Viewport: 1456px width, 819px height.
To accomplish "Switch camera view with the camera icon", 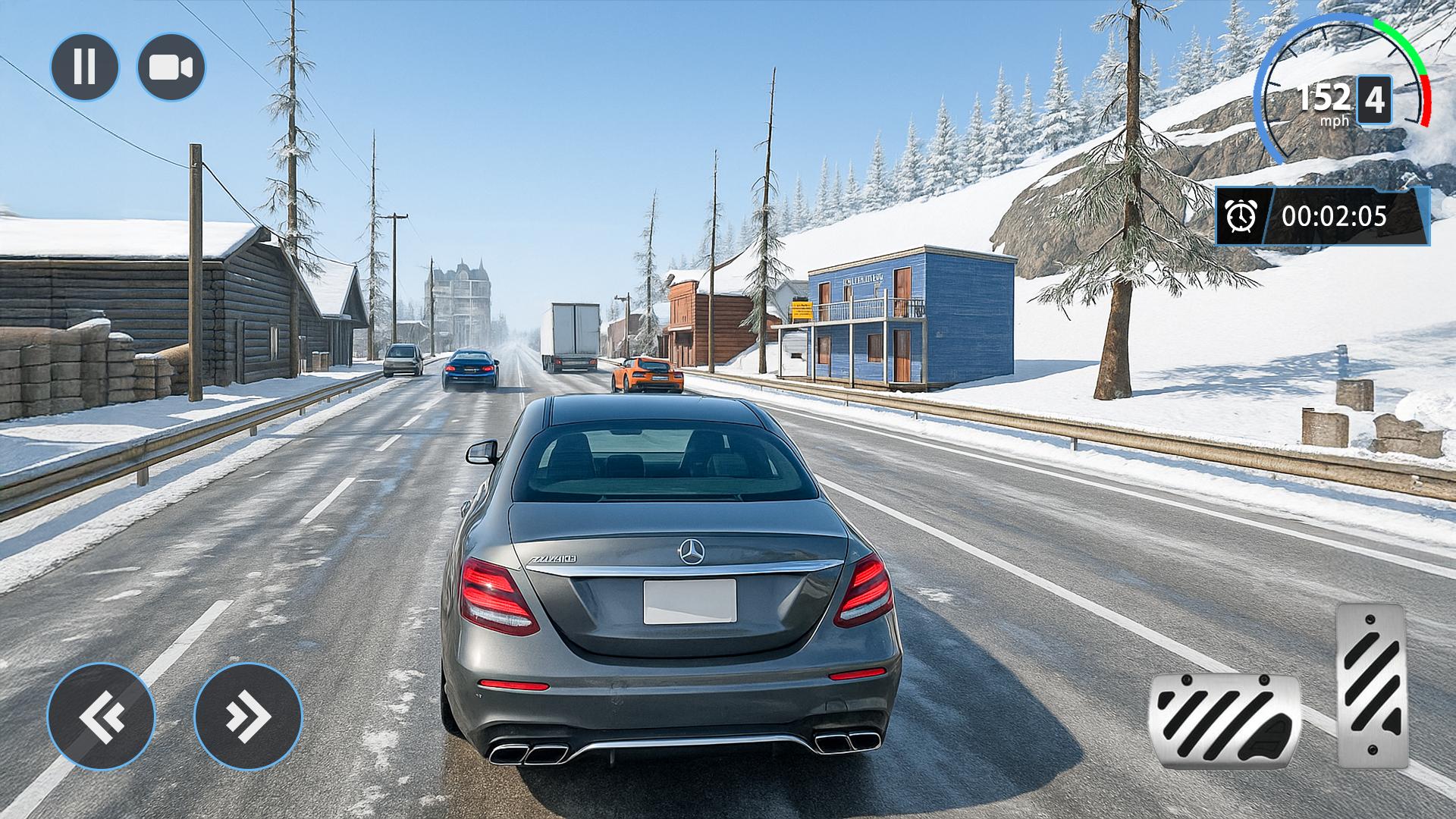I will (171, 67).
